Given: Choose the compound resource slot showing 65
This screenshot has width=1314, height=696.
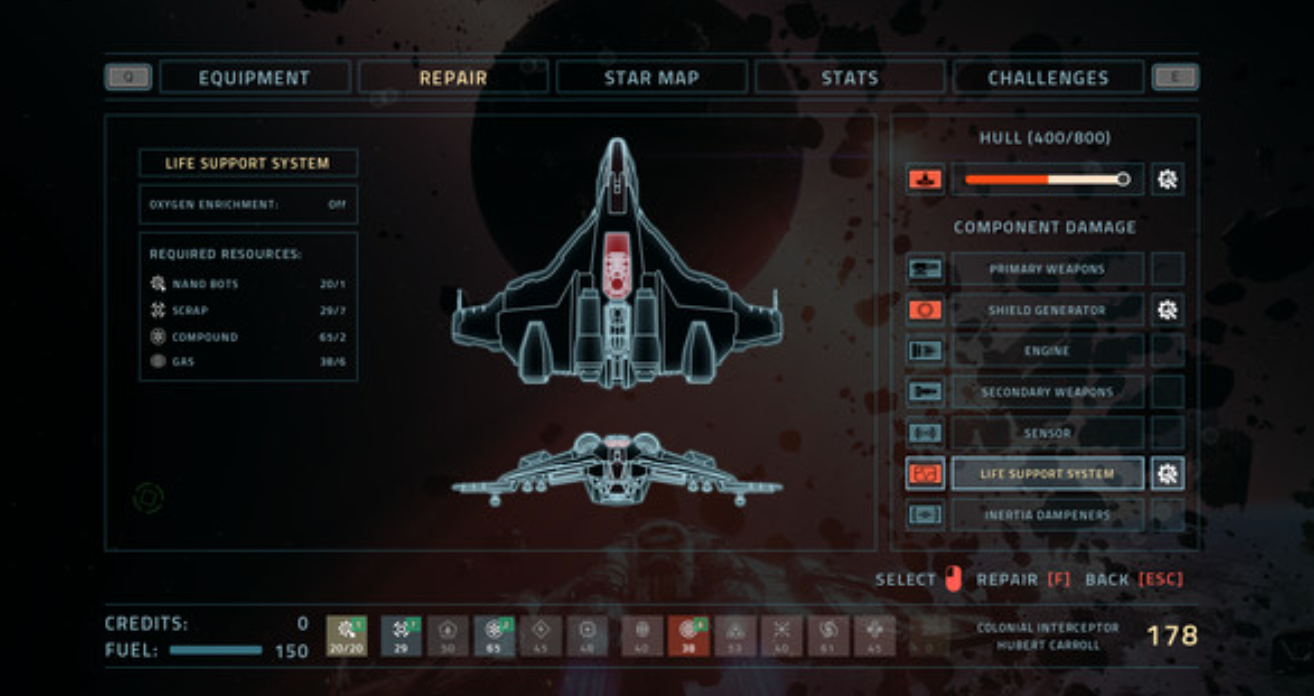Looking at the screenshot, I should point(494,636).
